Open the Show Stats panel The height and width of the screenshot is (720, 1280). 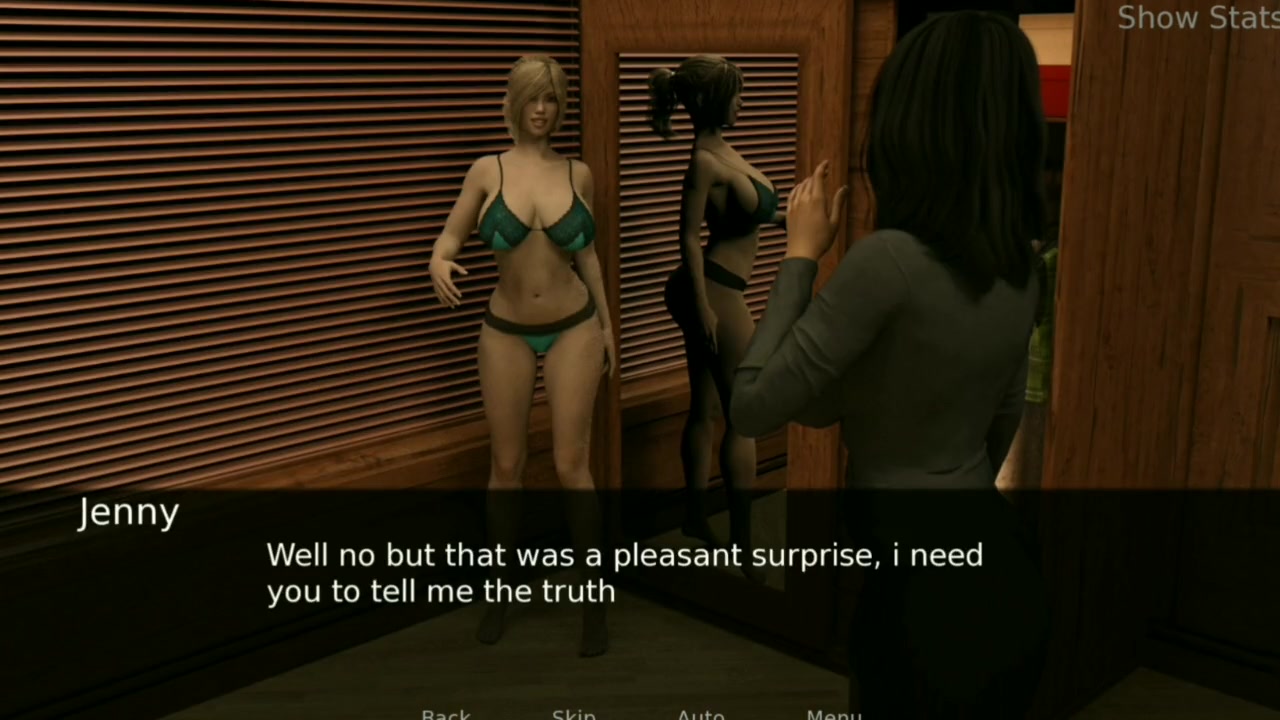point(1197,18)
